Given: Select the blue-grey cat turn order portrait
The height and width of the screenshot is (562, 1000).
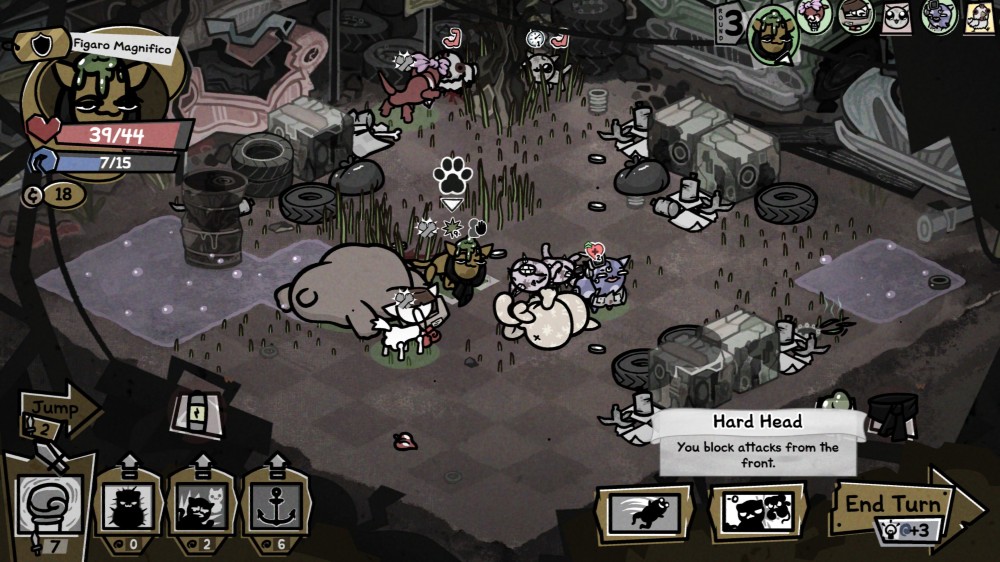Looking at the screenshot, I should (938, 16).
